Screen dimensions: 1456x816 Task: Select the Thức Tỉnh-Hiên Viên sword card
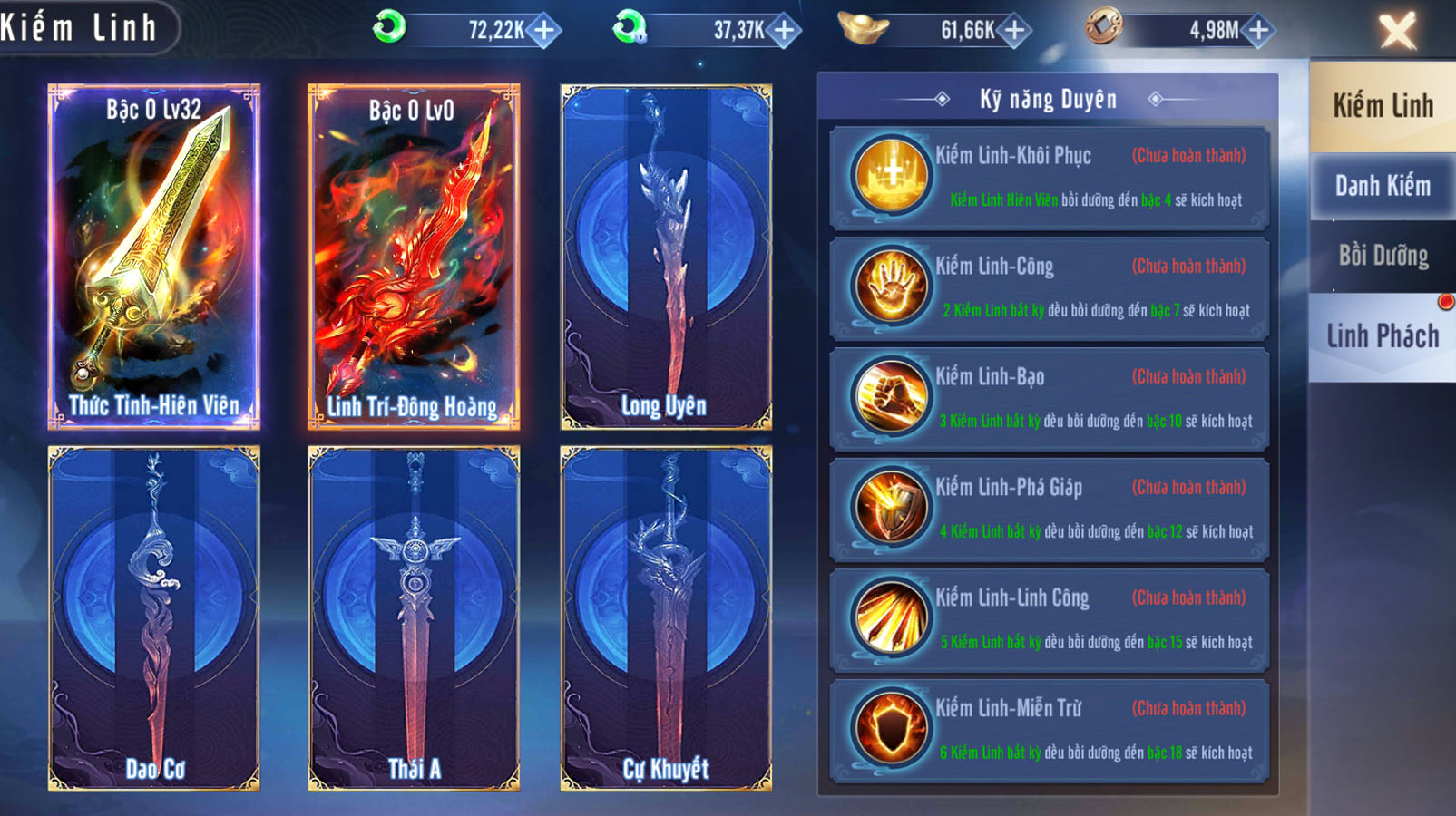click(x=154, y=254)
